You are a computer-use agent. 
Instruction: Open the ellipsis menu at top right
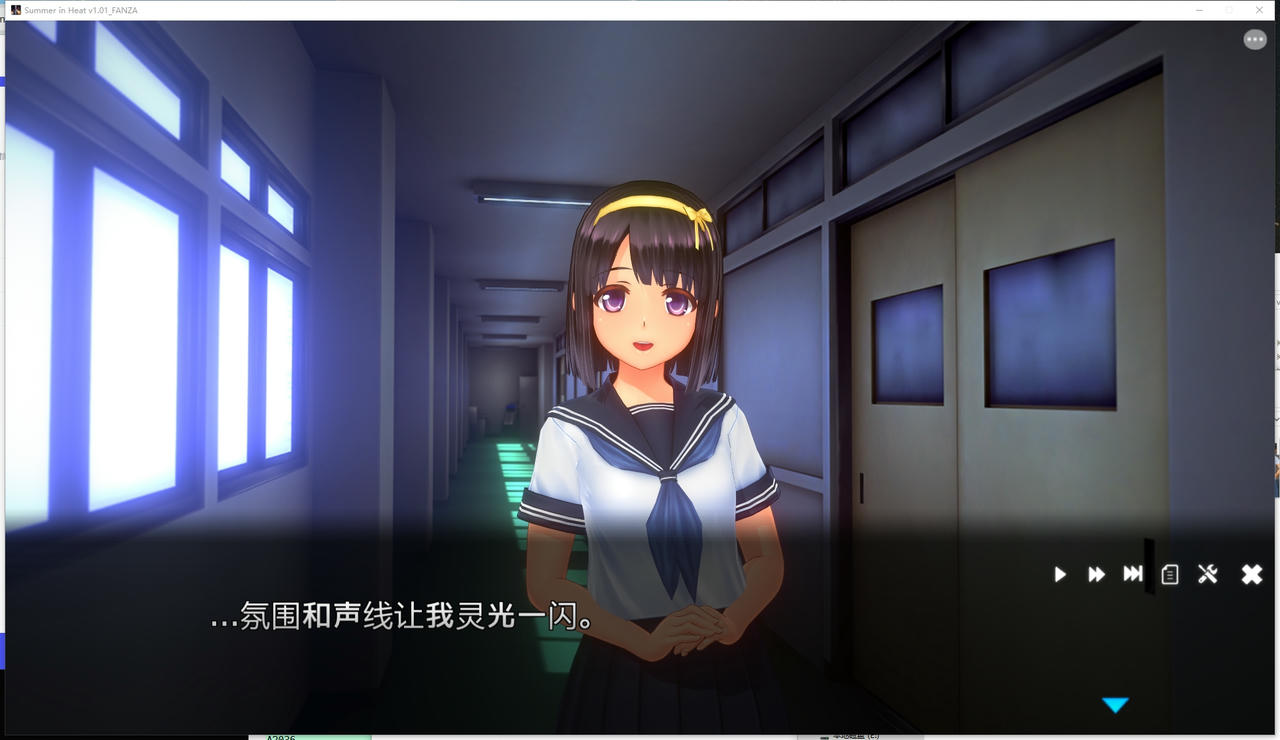(x=1255, y=38)
